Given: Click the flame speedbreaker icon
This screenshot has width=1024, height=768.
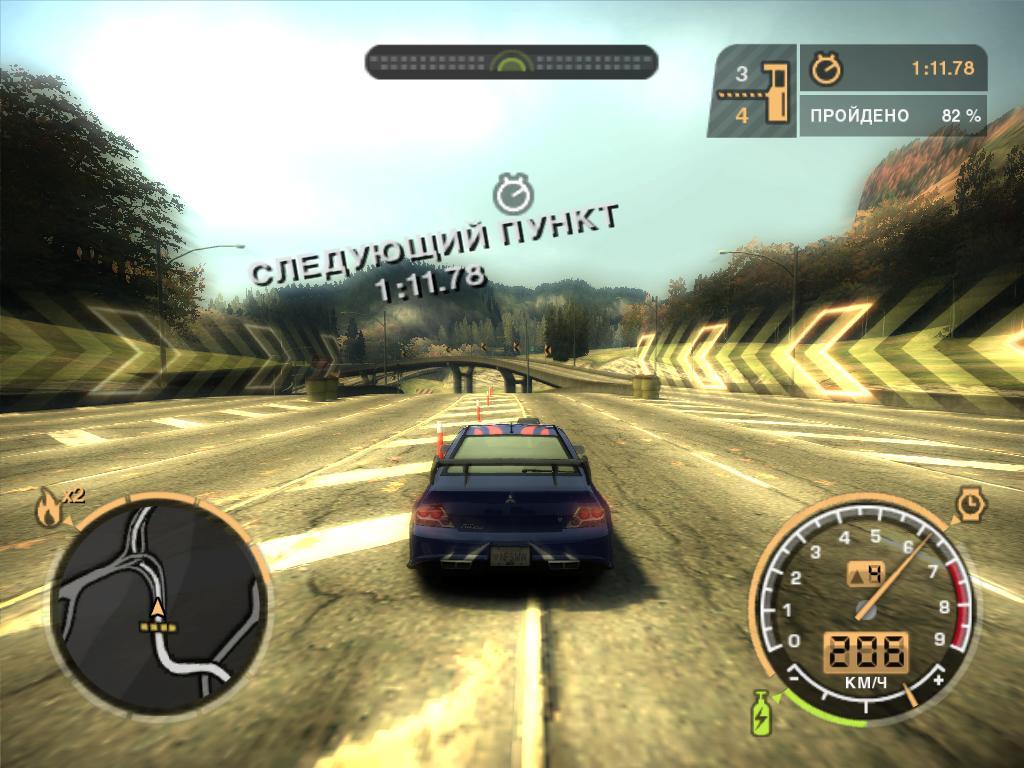Looking at the screenshot, I should (47, 510).
